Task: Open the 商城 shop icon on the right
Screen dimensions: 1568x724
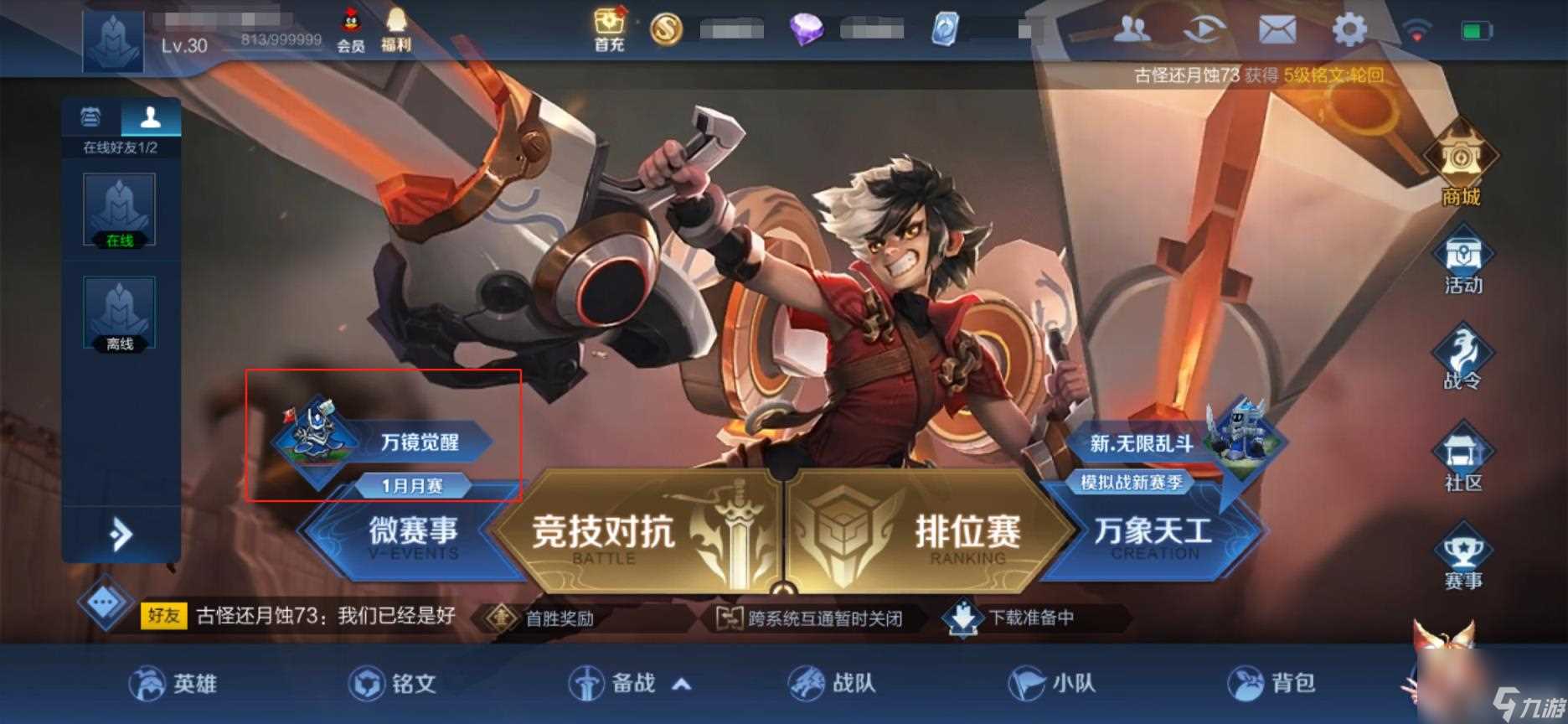Action: tap(1463, 168)
